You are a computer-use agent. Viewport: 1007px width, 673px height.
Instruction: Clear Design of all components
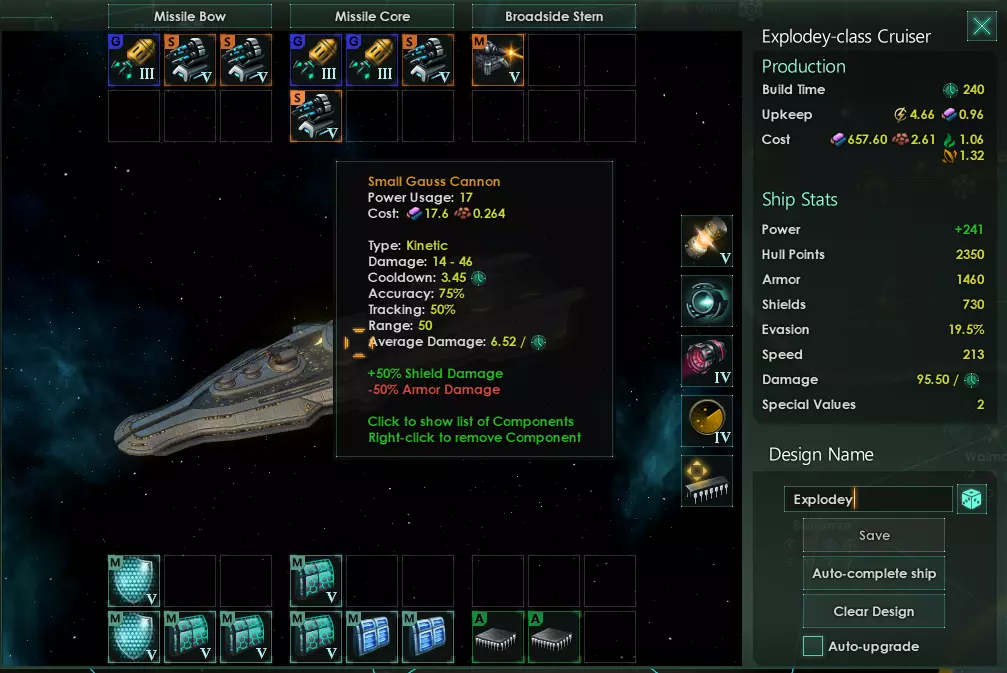(x=874, y=611)
